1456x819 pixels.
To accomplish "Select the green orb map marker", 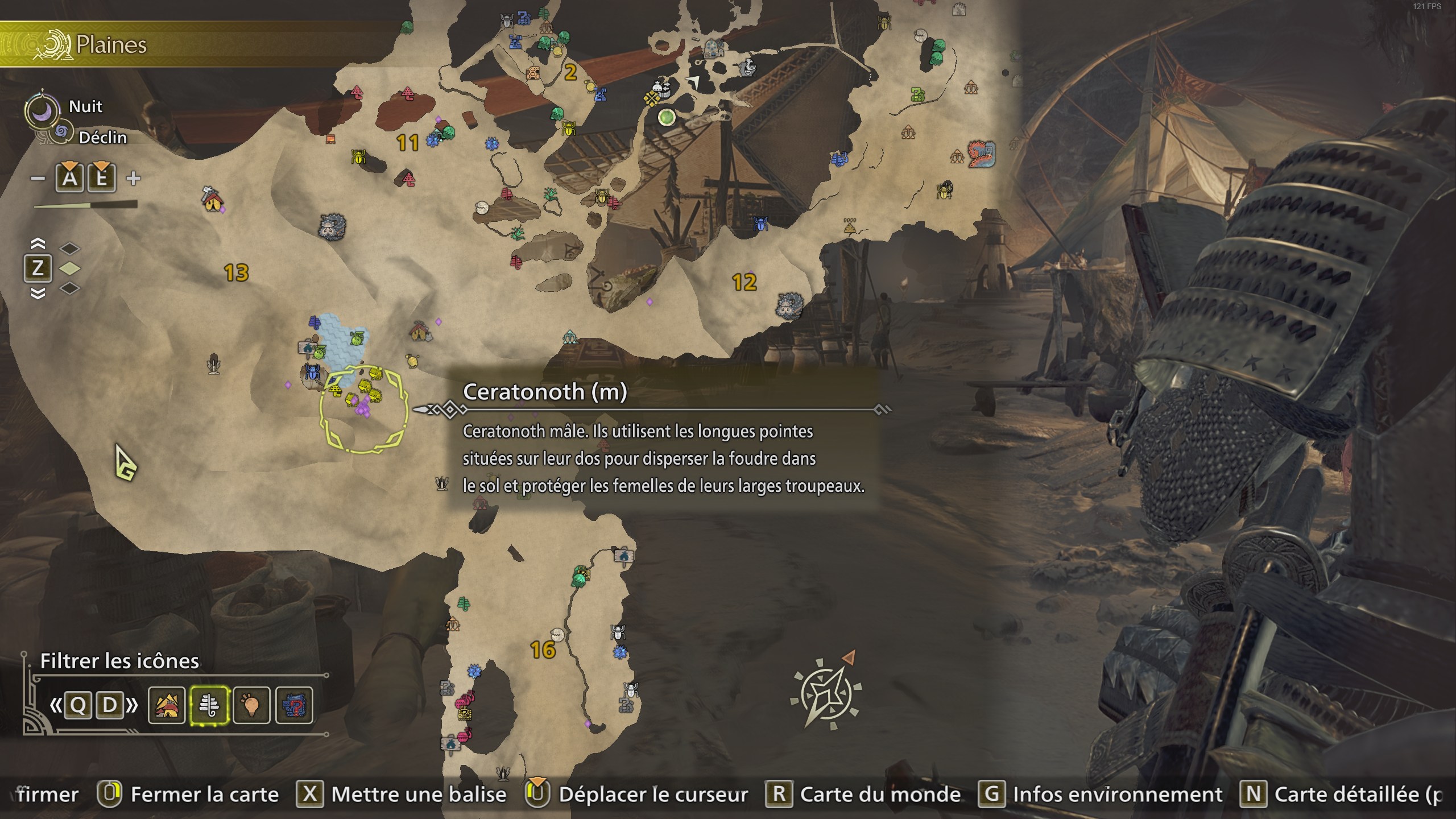I will [x=667, y=118].
